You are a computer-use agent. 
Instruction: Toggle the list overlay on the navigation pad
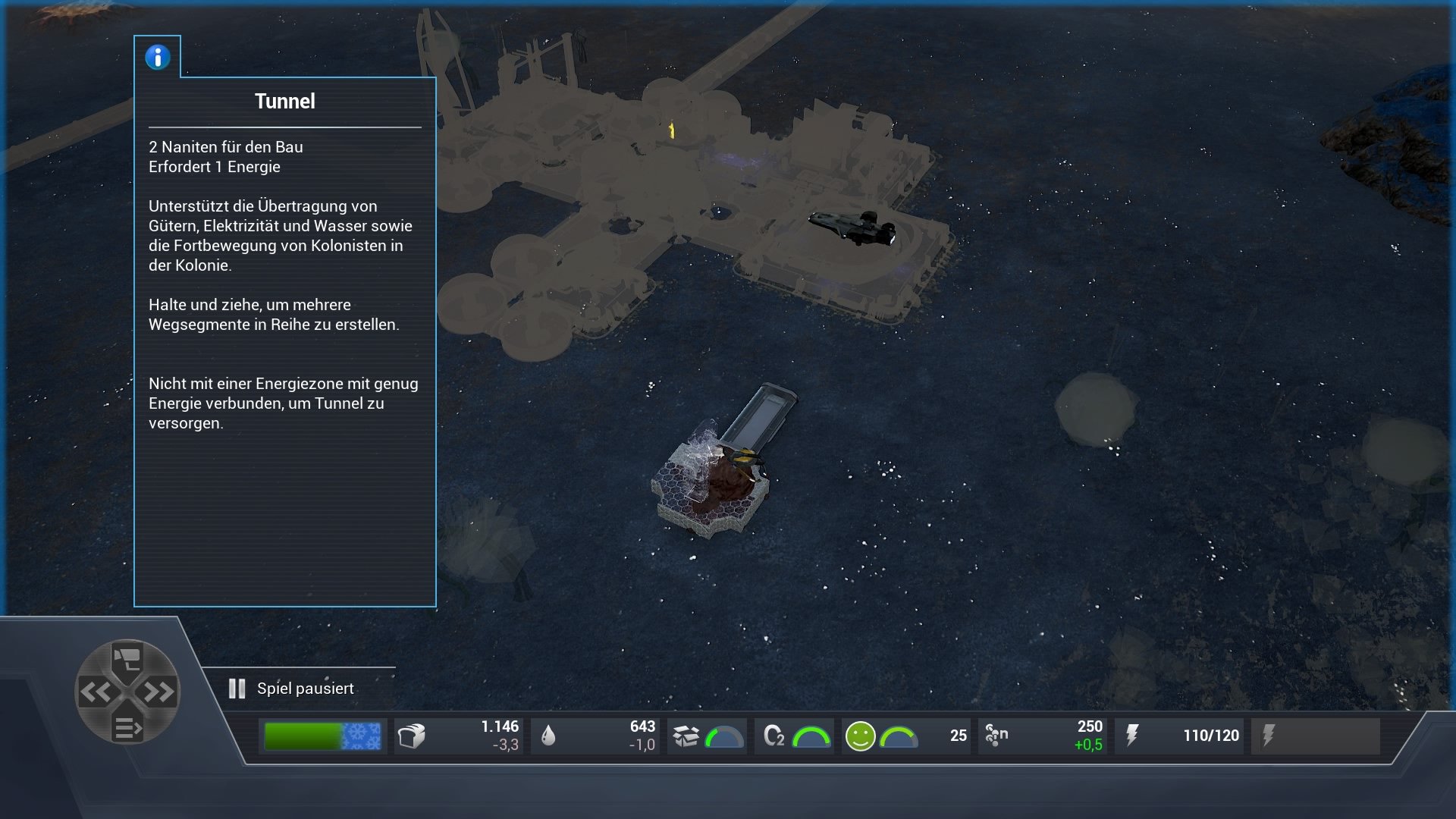(x=129, y=724)
